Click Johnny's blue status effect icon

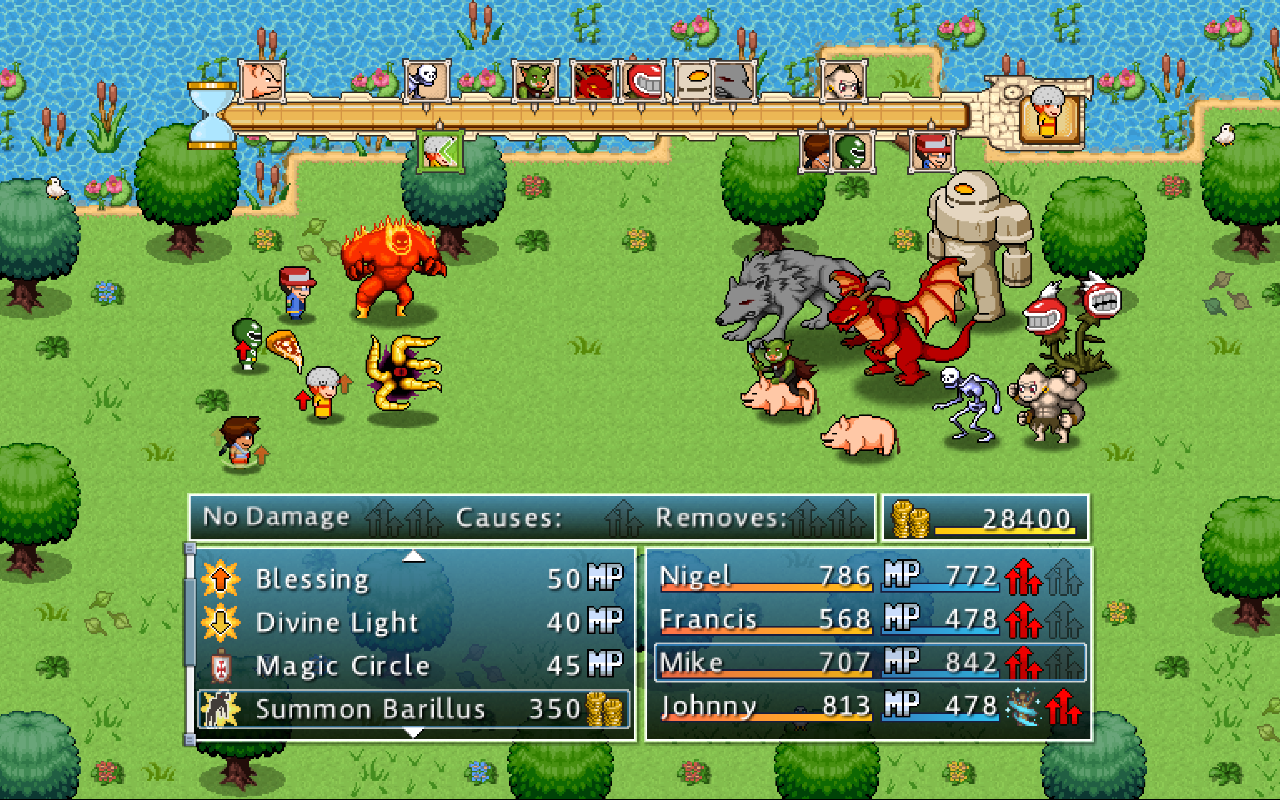point(1022,708)
